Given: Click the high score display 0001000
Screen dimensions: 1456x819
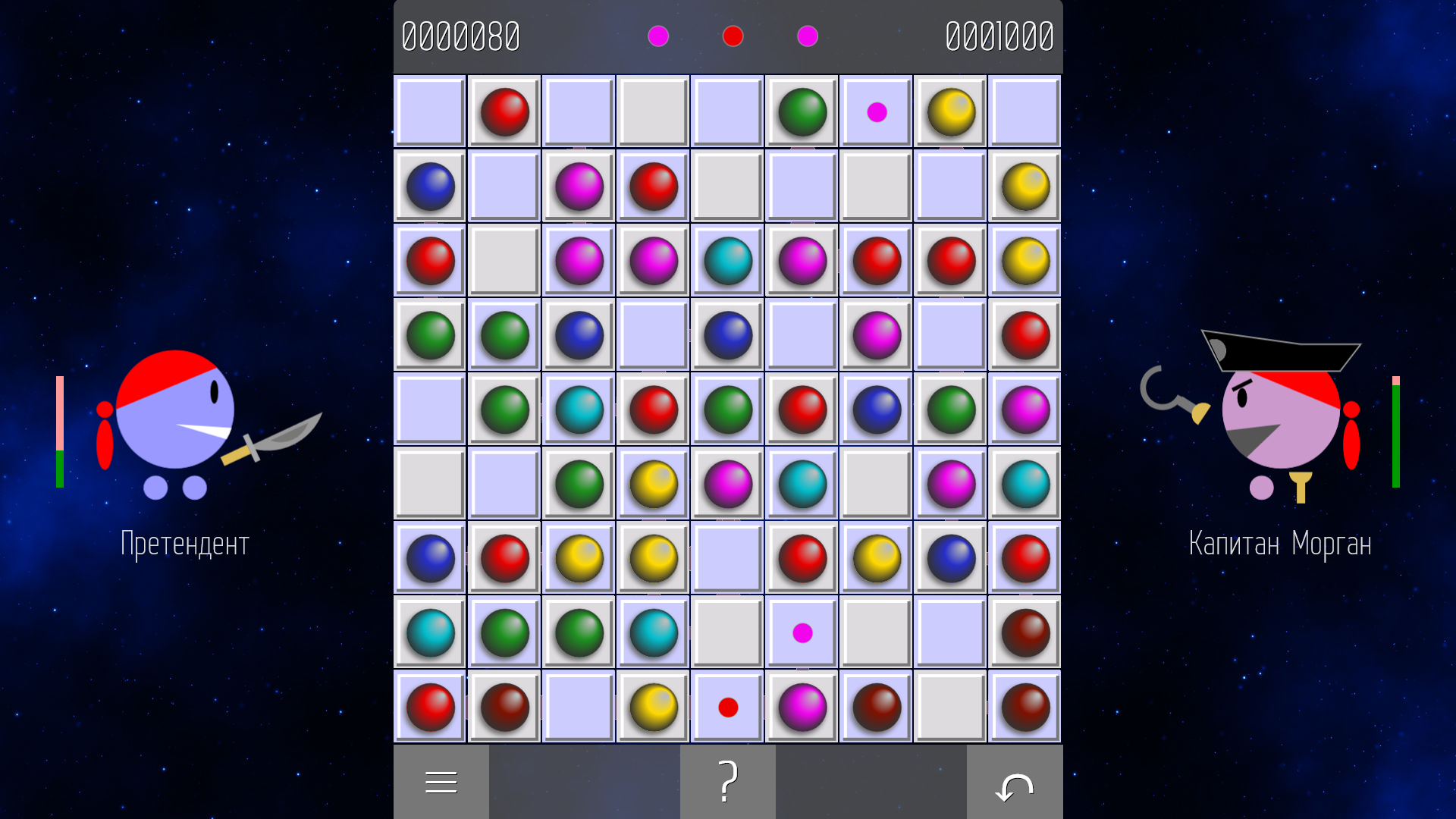Looking at the screenshot, I should [999, 35].
